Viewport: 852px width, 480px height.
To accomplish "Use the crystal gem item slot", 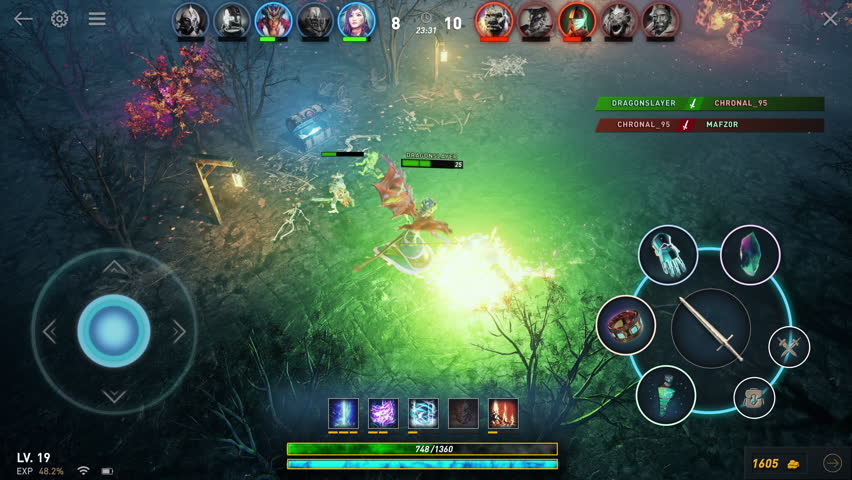I will click(749, 254).
